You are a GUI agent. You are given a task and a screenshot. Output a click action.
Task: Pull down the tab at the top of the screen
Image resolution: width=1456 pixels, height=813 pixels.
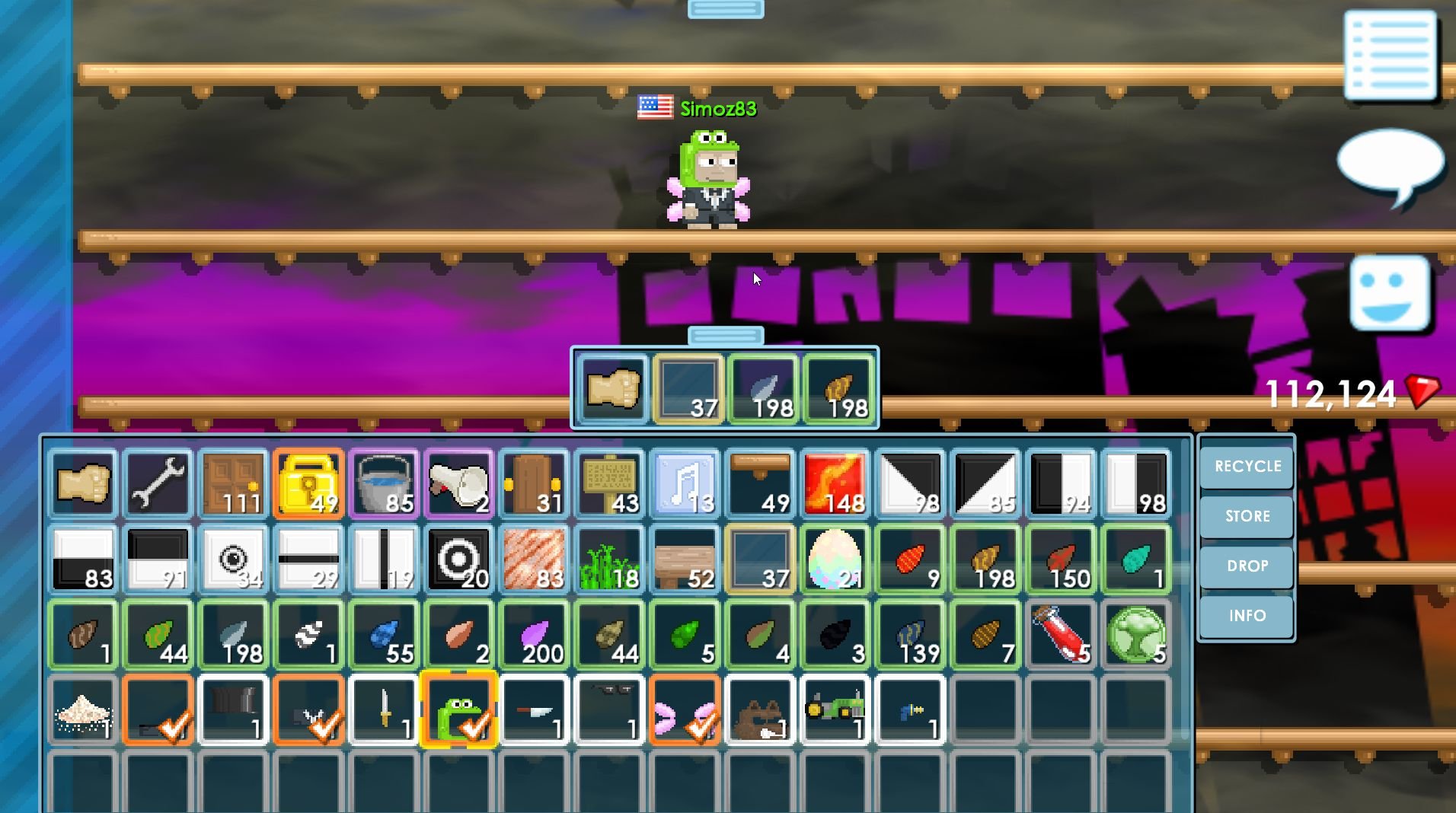click(726, 8)
